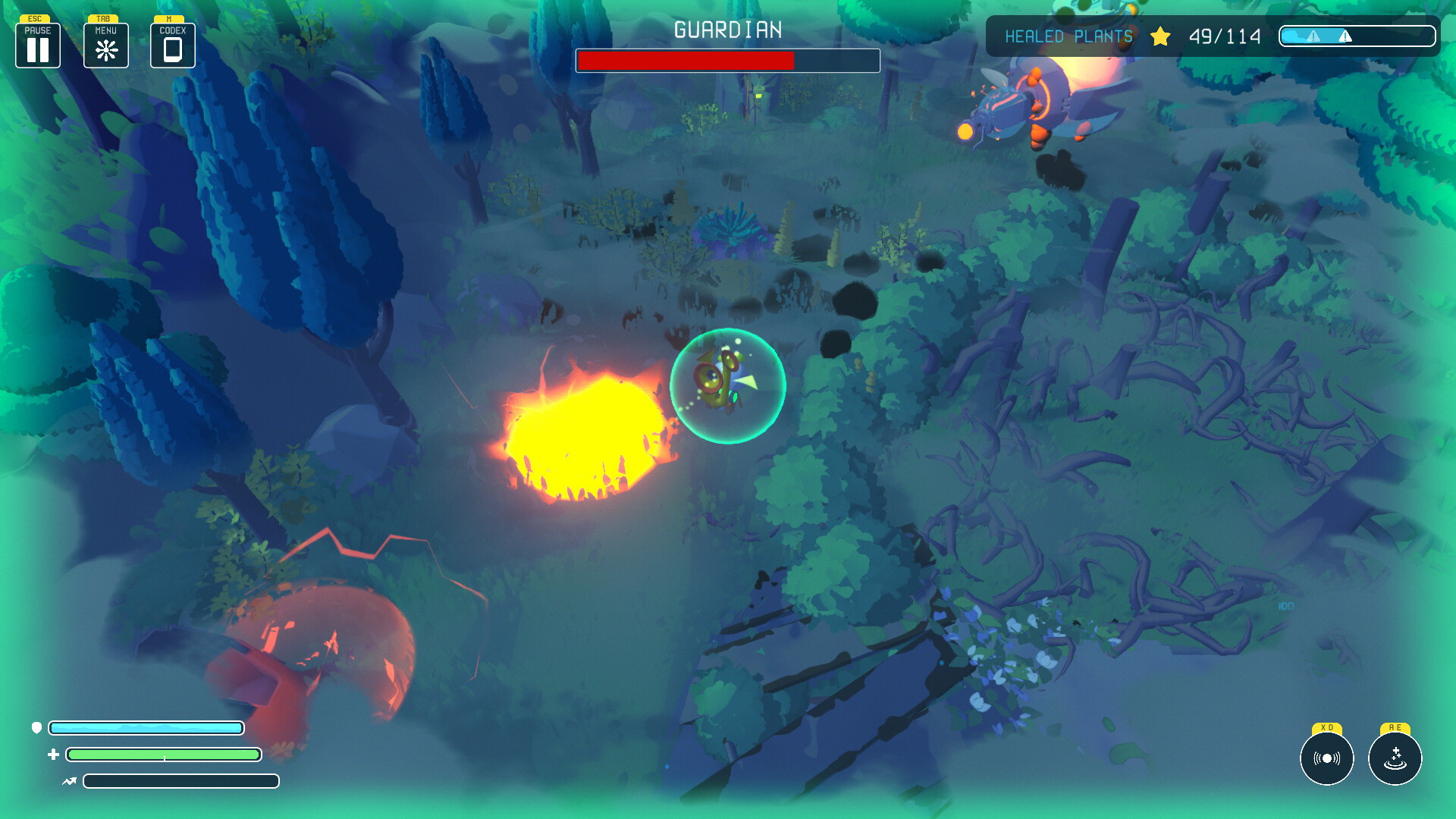Expand the Healed Plants counter panel

(1224, 36)
